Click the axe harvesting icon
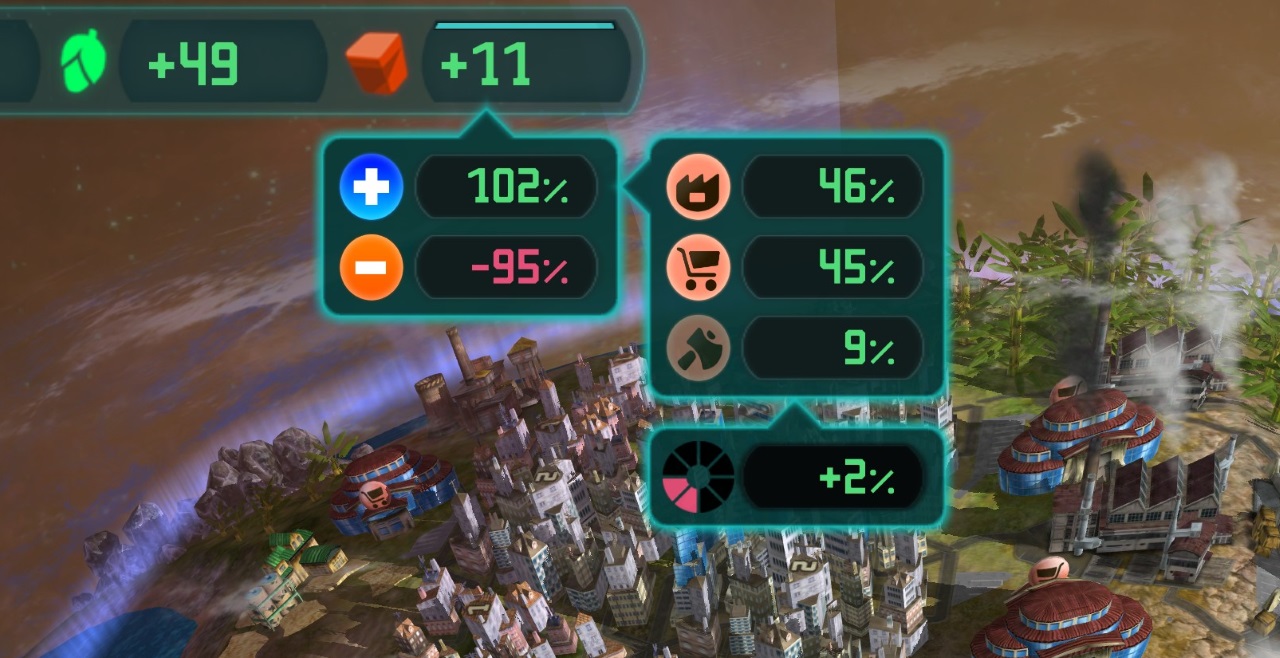The width and height of the screenshot is (1280, 658). 698,349
